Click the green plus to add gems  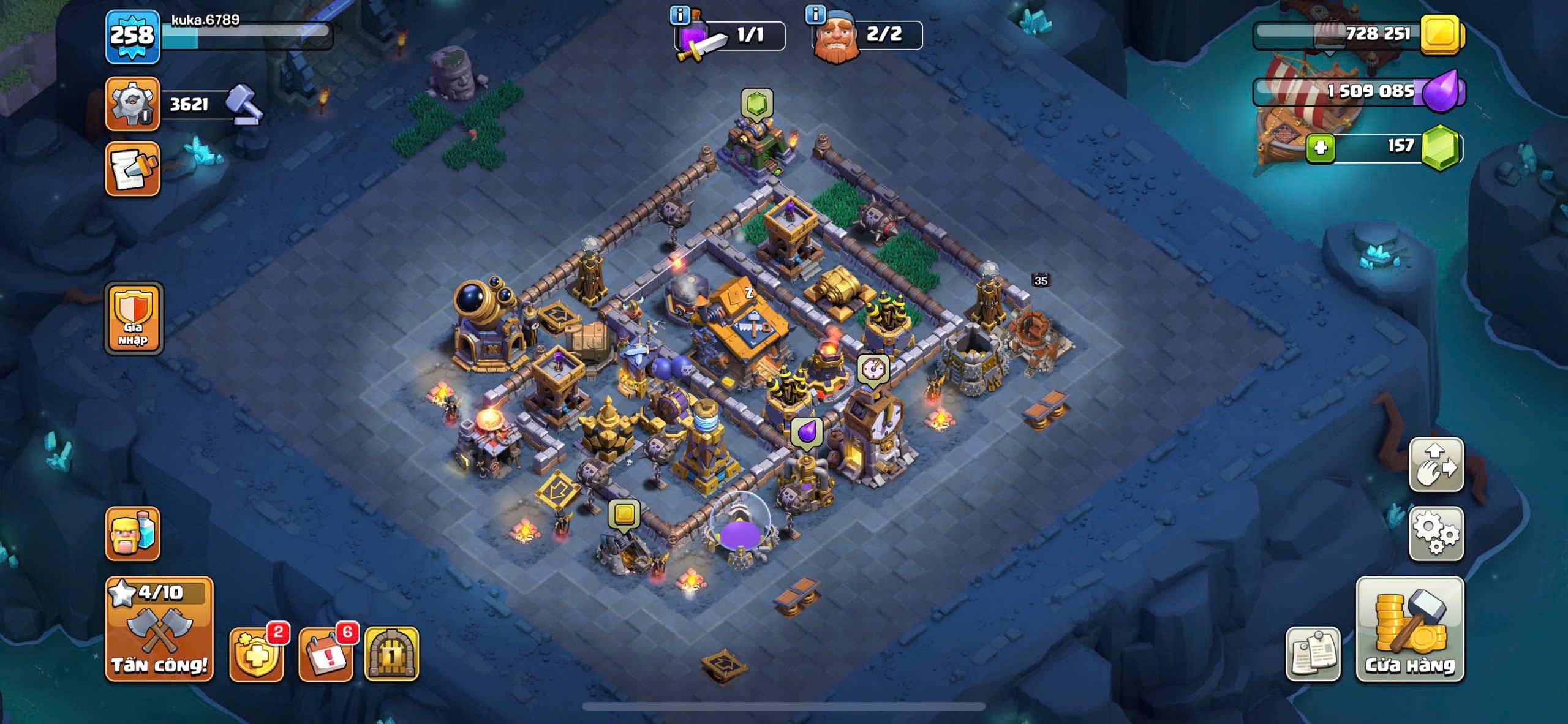point(1320,148)
